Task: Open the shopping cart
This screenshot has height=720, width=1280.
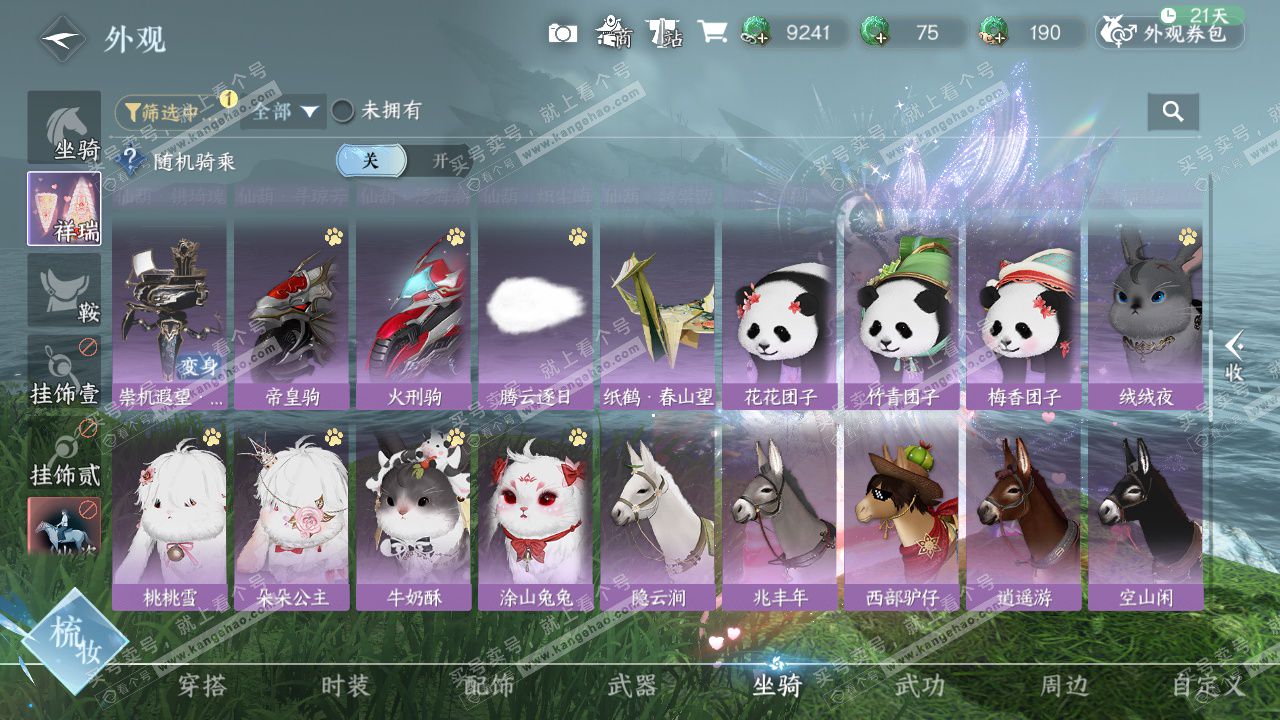Action: pyautogui.click(x=712, y=33)
